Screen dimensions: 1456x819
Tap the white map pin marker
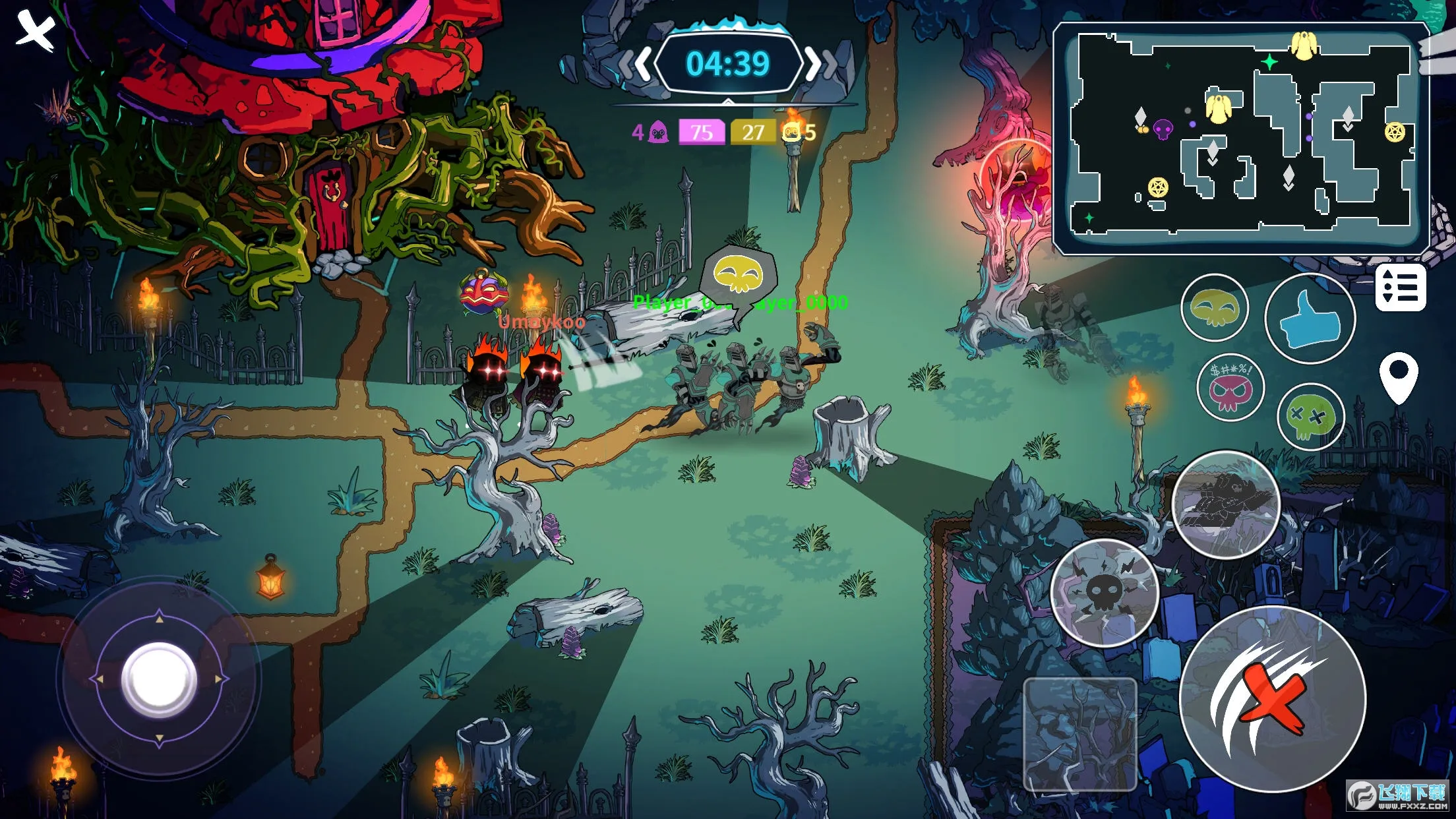tap(1398, 377)
